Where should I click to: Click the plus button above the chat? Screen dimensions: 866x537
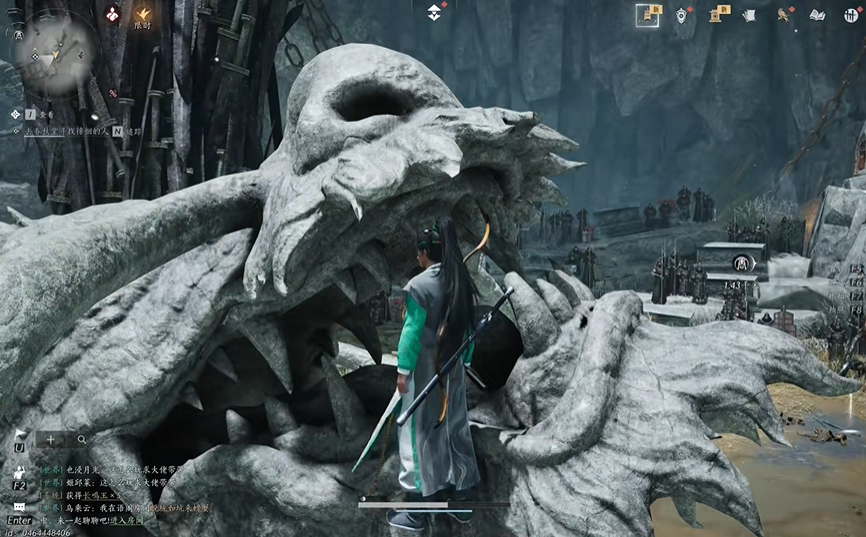coord(51,439)
